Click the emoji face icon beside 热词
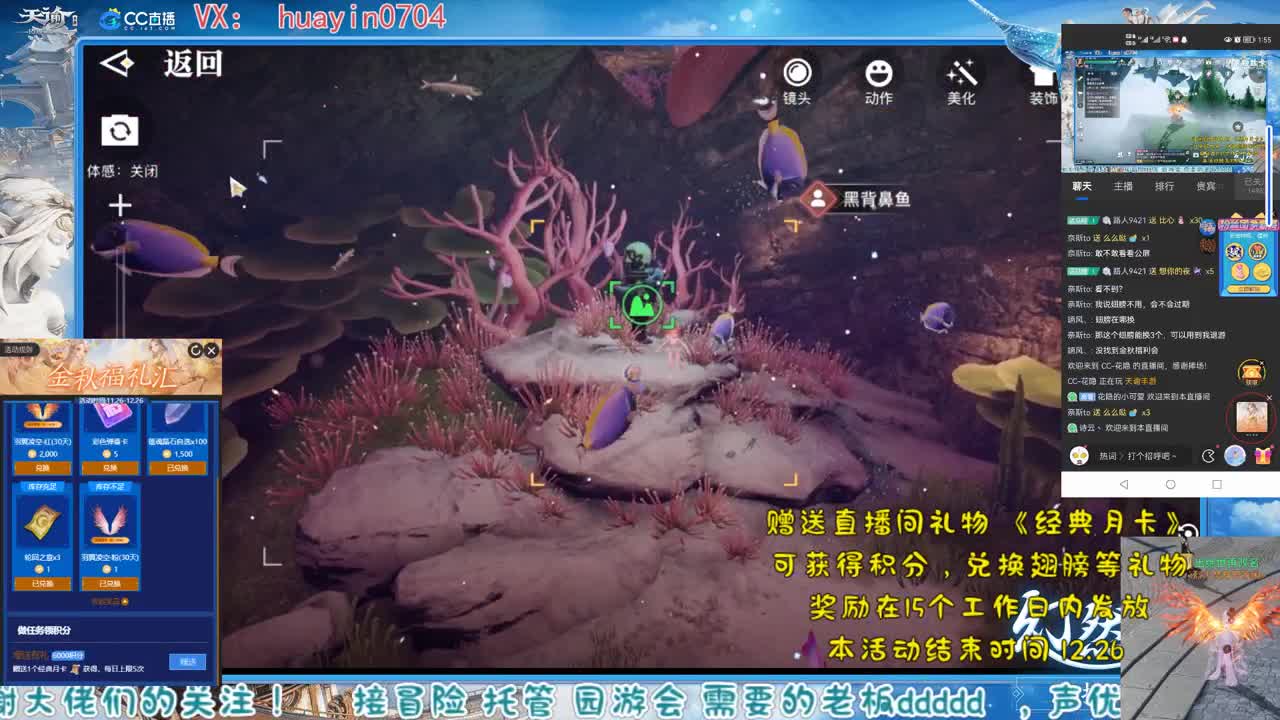This screenshot has width=1280, height=720. 1079,457
